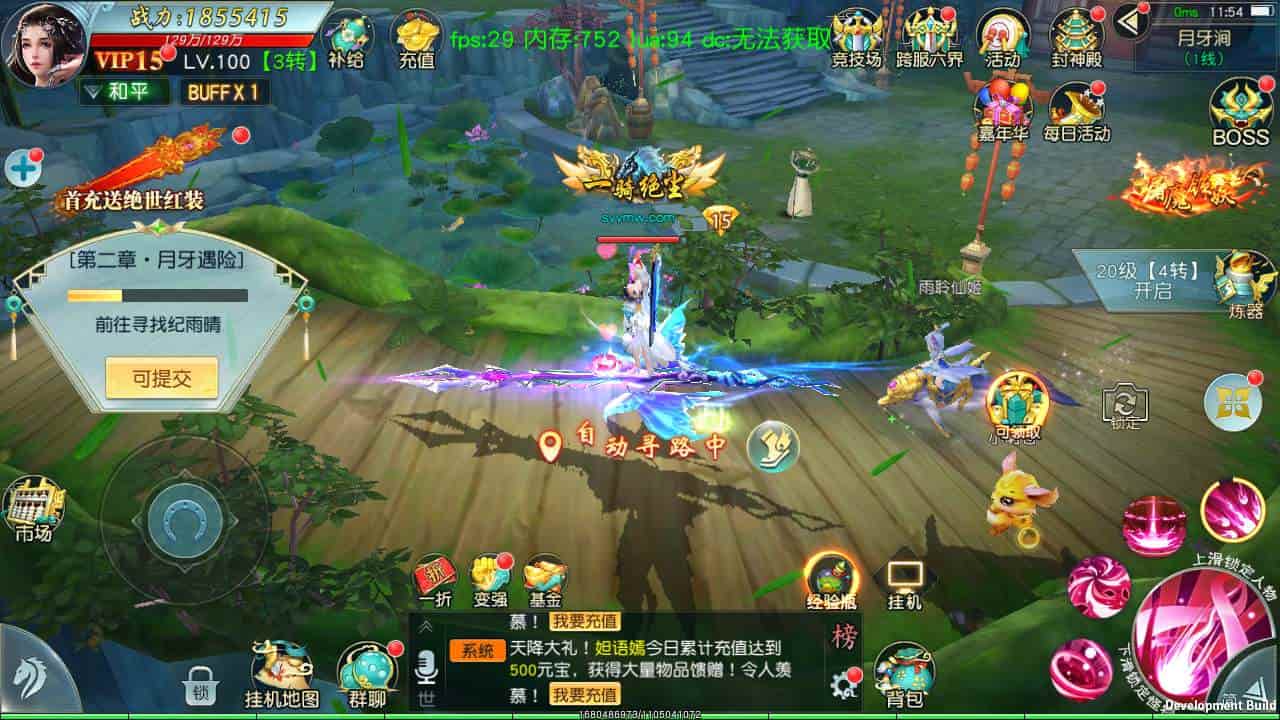Open the 群聊 group chat
The image size is (1280, 720).
[x=365, y=674]
